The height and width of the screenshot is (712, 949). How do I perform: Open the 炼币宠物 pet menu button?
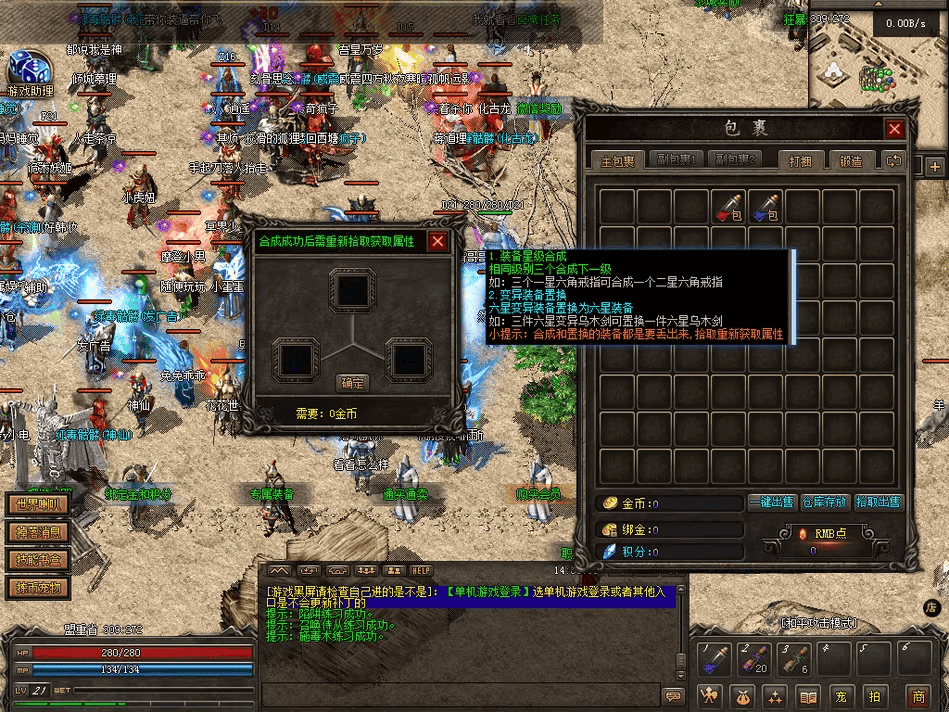(x=37, y=587)
